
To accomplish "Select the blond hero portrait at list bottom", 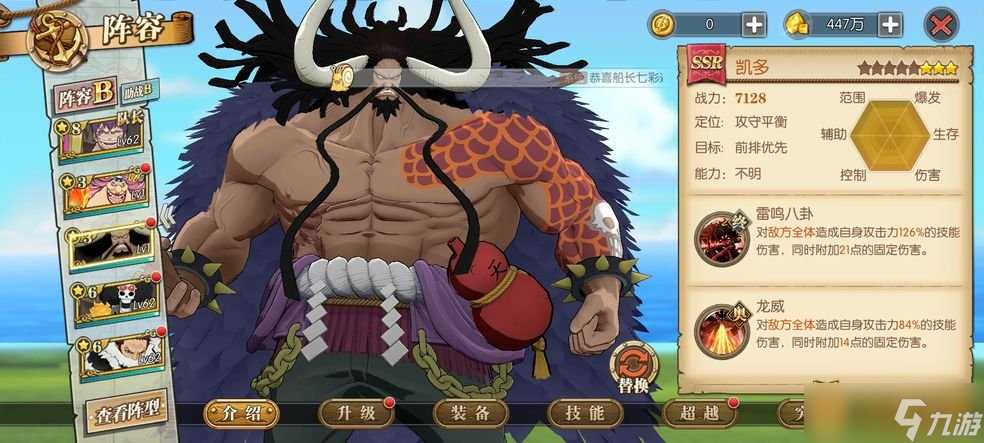I will tap(110, 352).
